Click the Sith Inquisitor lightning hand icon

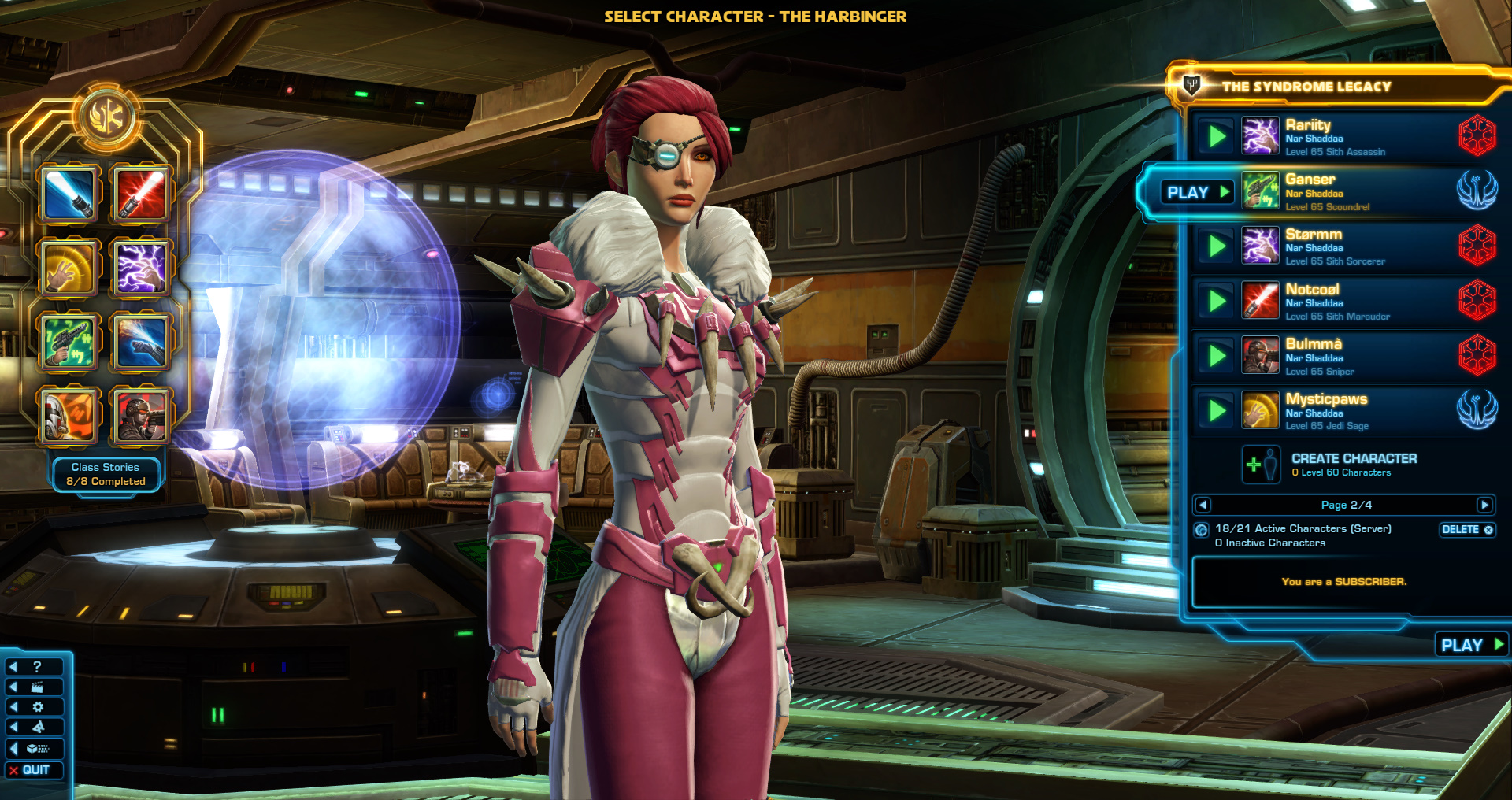coord(144,268)
